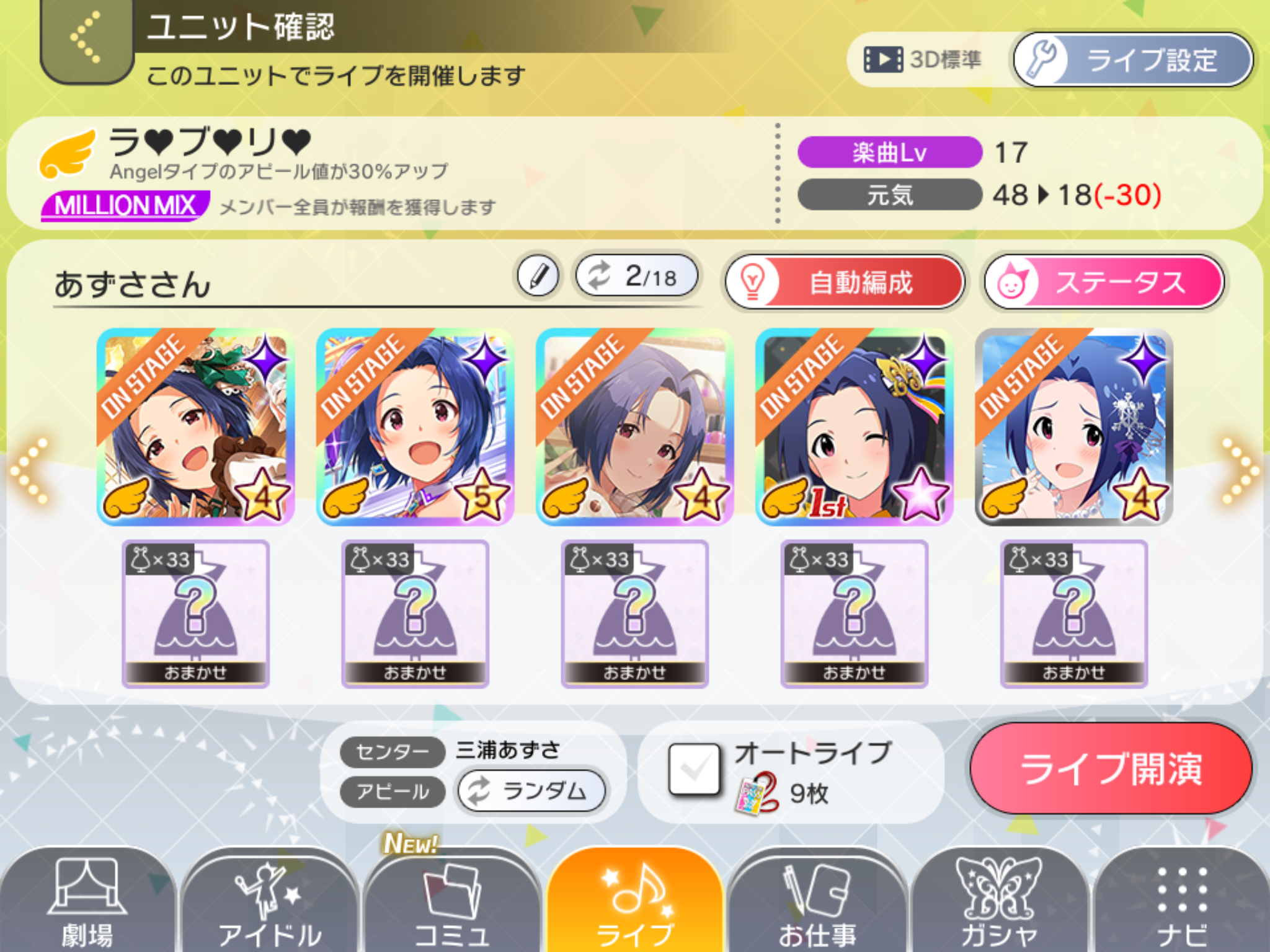Switch unit with the 2/18 button
Viewport: 1270px width, 952px height.
click(x=637, y=276)
